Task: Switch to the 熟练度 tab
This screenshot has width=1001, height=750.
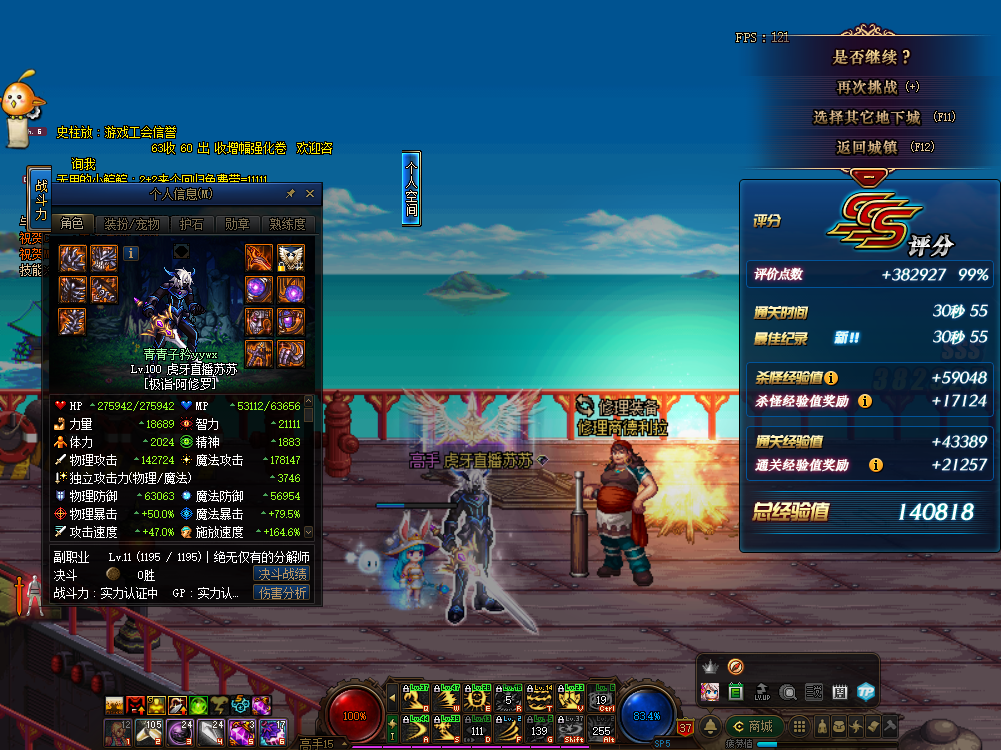Action: pyautogui.click(x=287, y=224)
